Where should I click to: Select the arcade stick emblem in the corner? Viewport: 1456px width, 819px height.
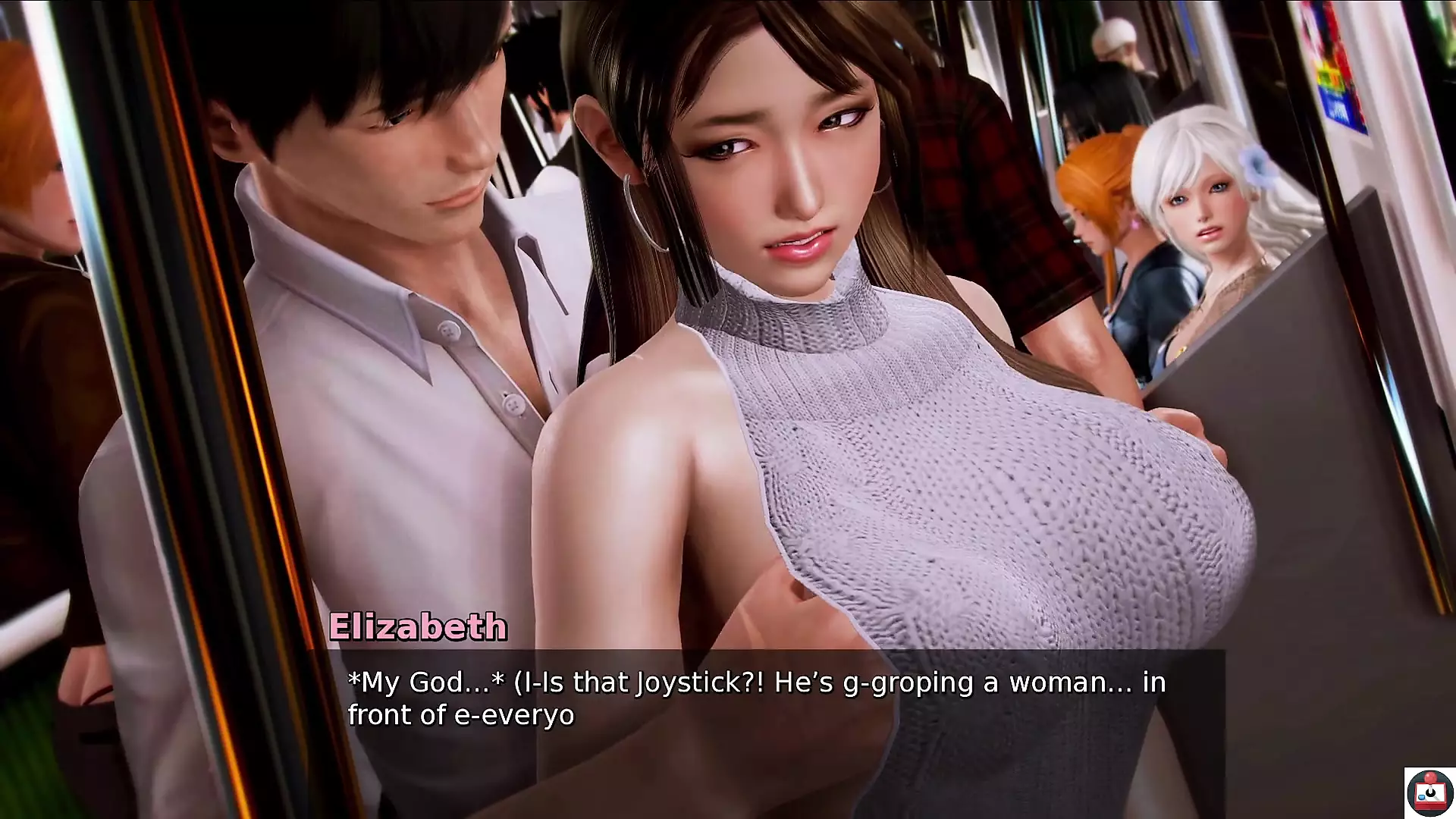(1432, 795)
